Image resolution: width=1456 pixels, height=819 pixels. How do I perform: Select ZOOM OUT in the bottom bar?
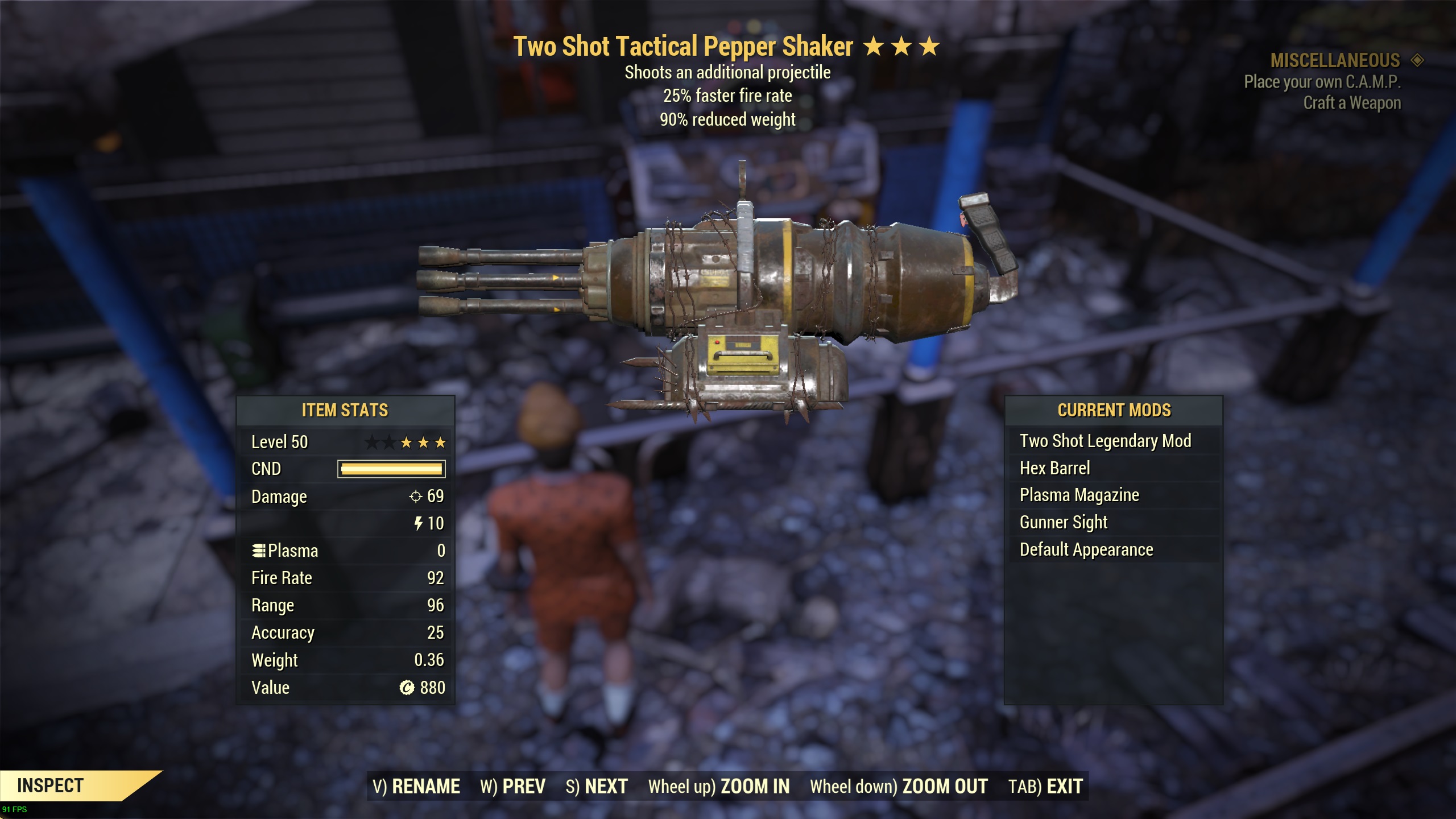(x=899, y=787)
